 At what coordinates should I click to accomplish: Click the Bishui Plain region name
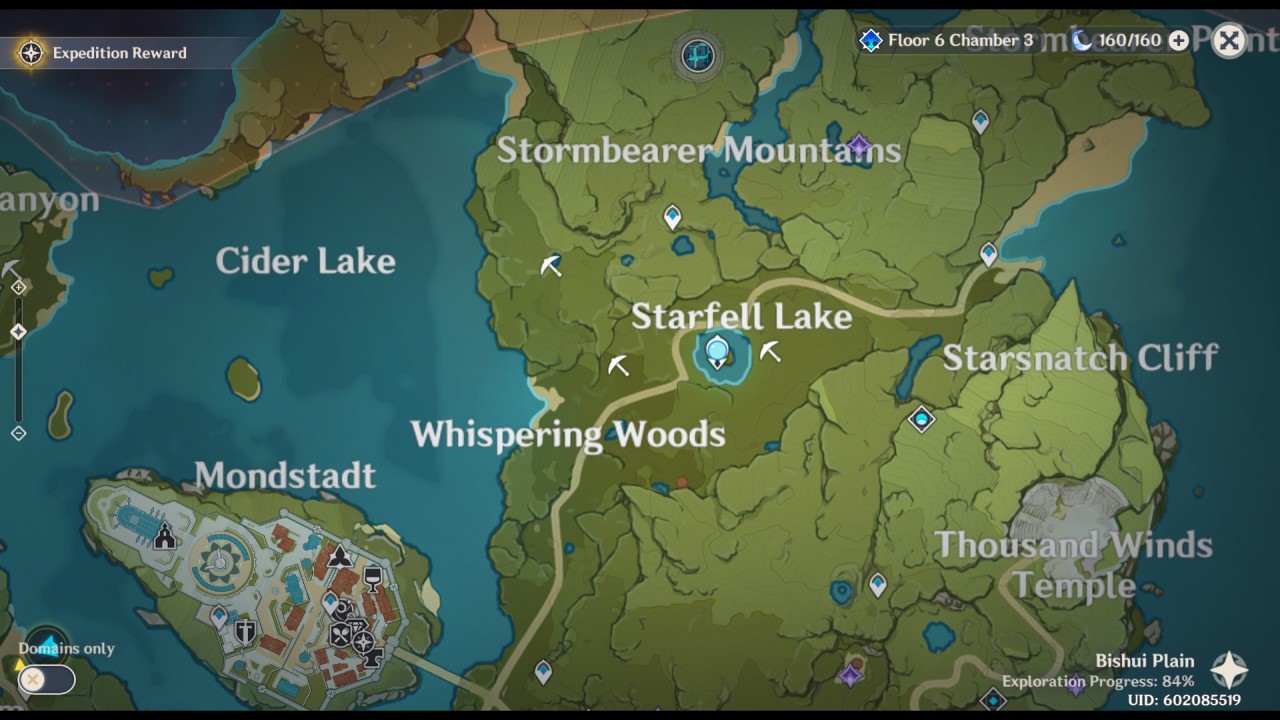click(1143, 661)
